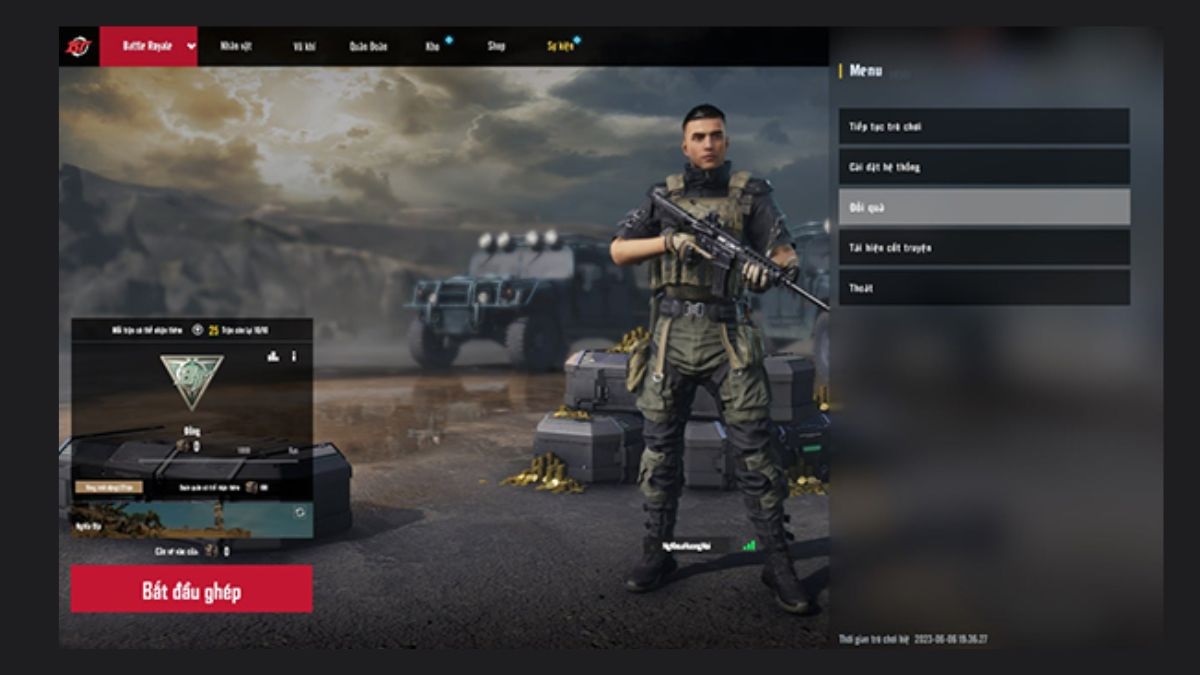1200x675 pixels.
Task: Switch to the Nhân vật tab
Action: [x=235, y=46]
